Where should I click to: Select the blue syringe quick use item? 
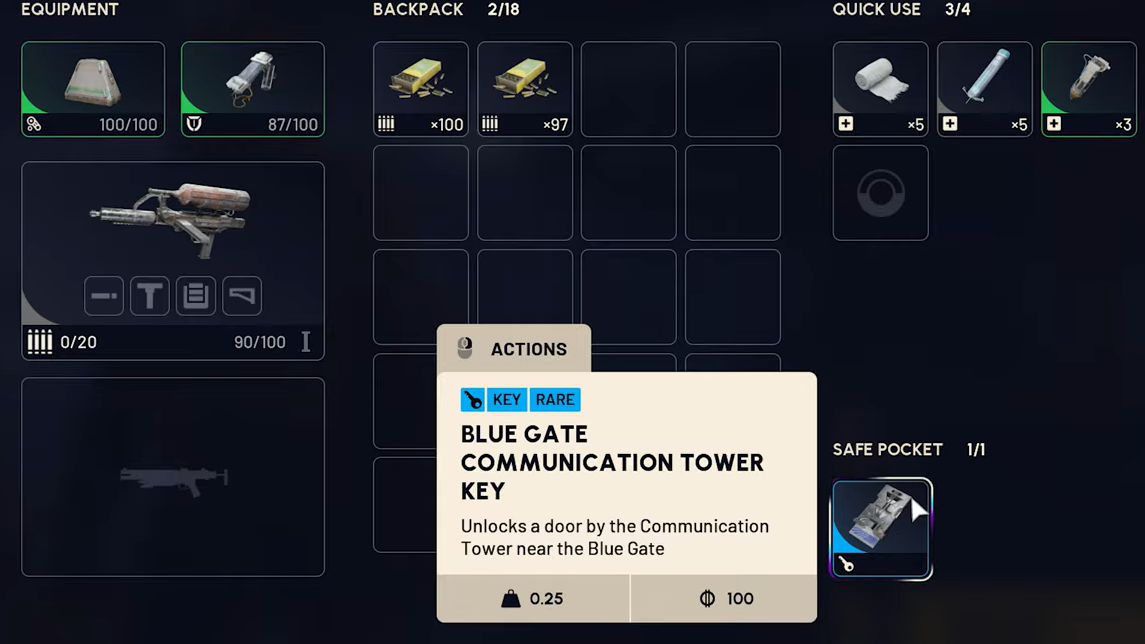point(984,89)
